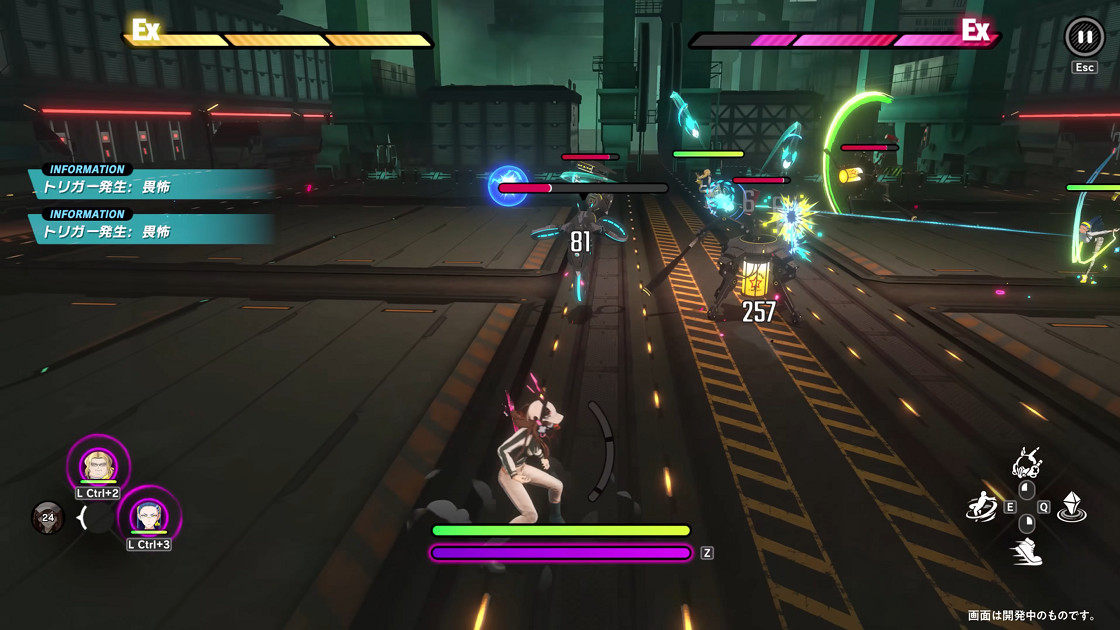Image resolution: width=1120 pixels, height=630 pixels.
Task: Switch to the blue-haired glasses party member
Action: tap(149, 516)
